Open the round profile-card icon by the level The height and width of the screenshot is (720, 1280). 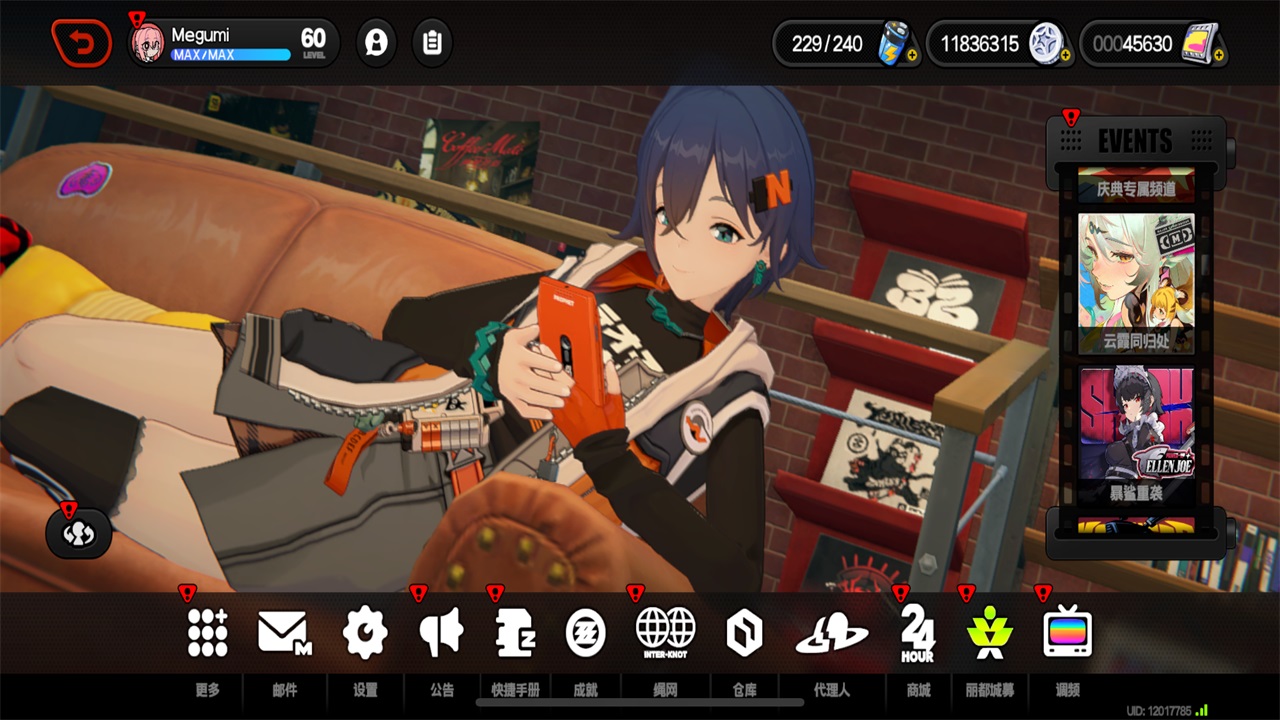[376, 43]
